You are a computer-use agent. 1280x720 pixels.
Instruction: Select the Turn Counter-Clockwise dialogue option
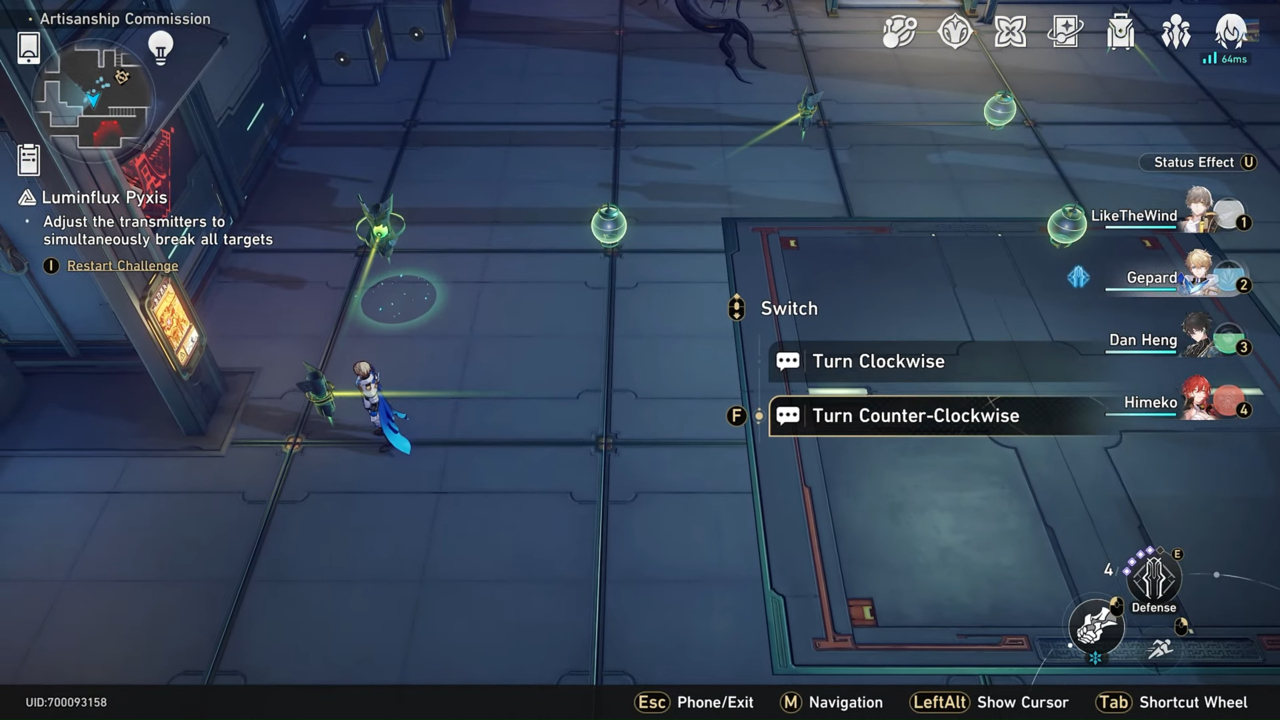916,415
